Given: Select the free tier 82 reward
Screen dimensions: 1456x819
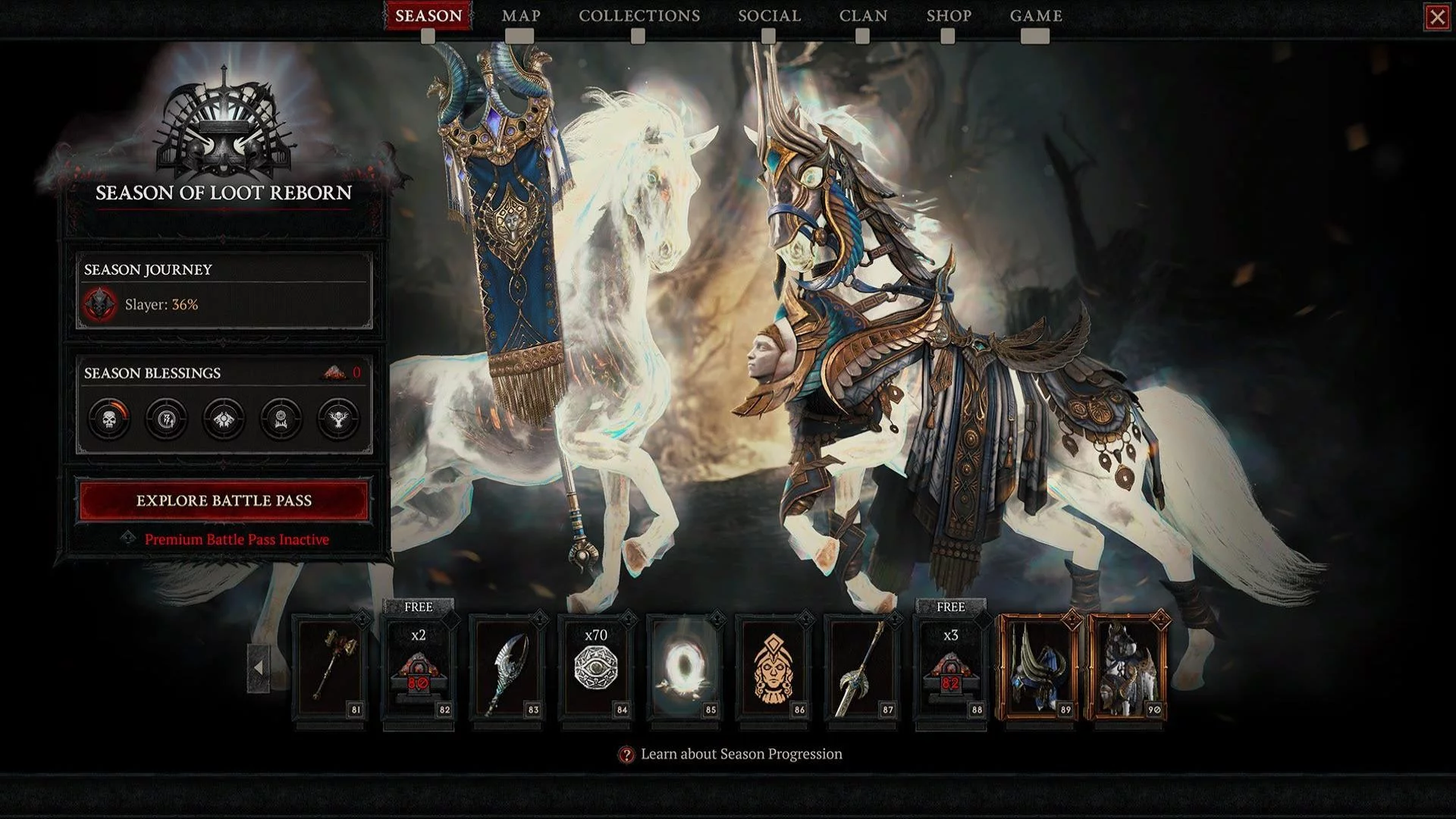Looking at the screenshot, I should coord(418,667).
